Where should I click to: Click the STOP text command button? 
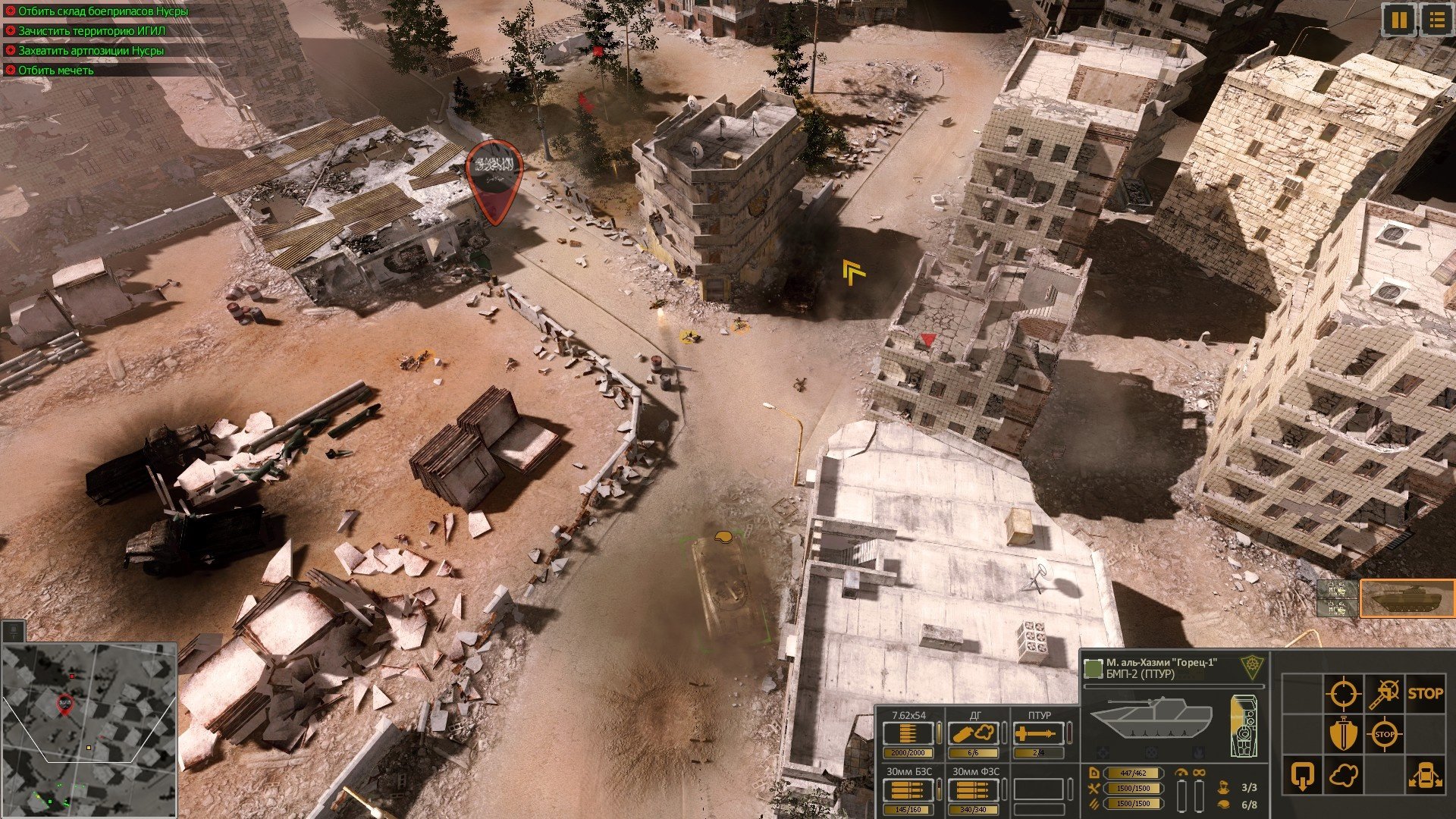pyautogui.click(x=1425, y=693)
